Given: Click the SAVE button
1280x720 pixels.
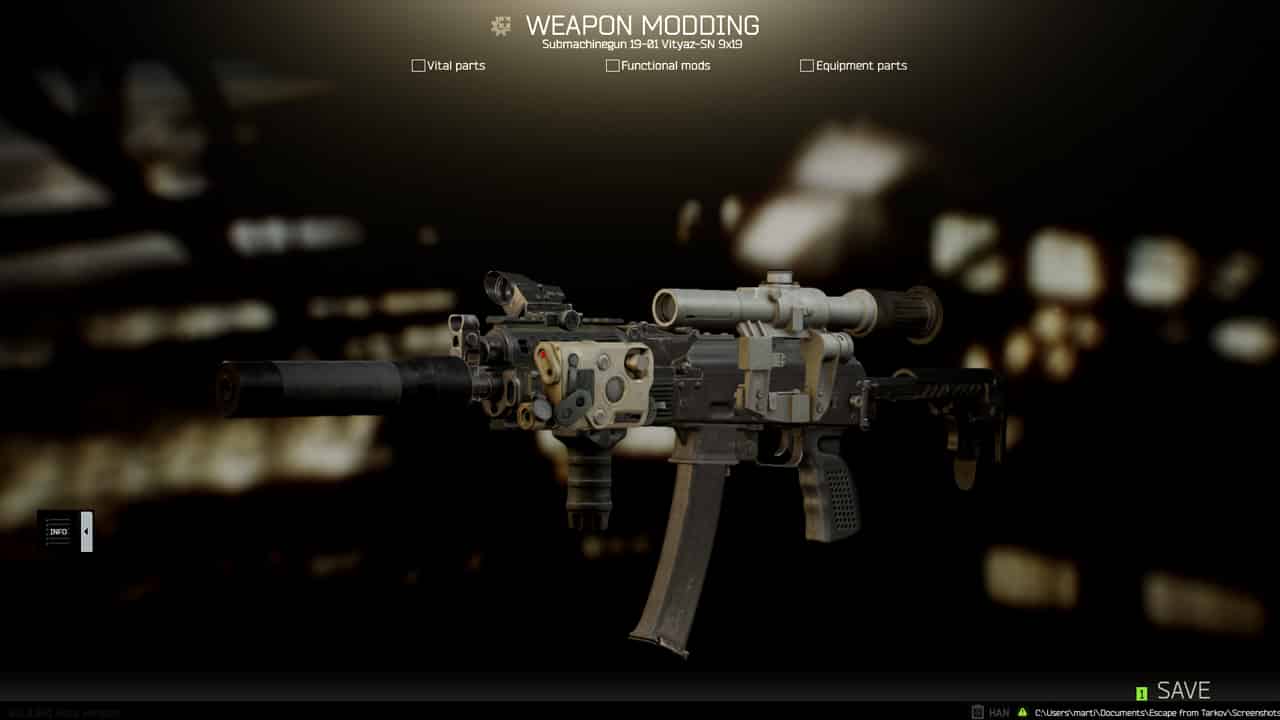Looking at the screenshot, I should coord(1183,690).
